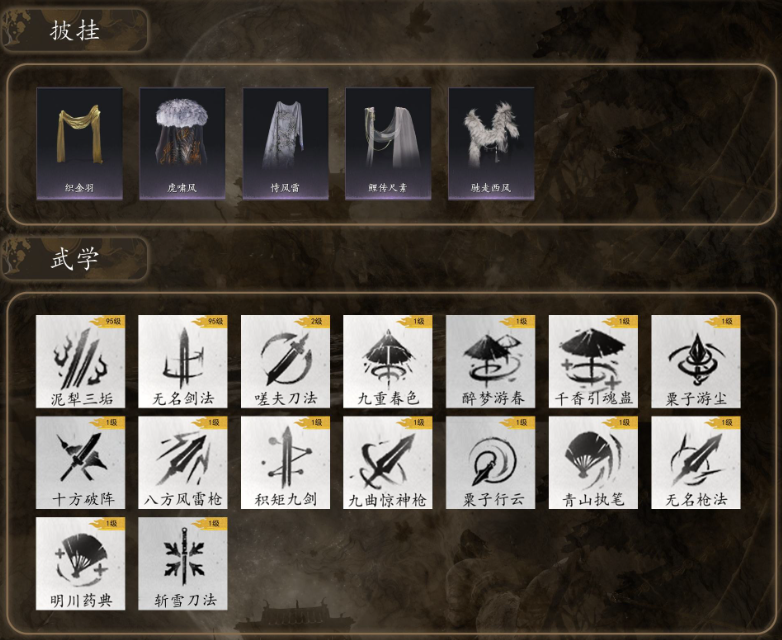Select the 斩雪刀法 blade skill
This screenshot has width=782, height=640.
(x=183, y=563)
